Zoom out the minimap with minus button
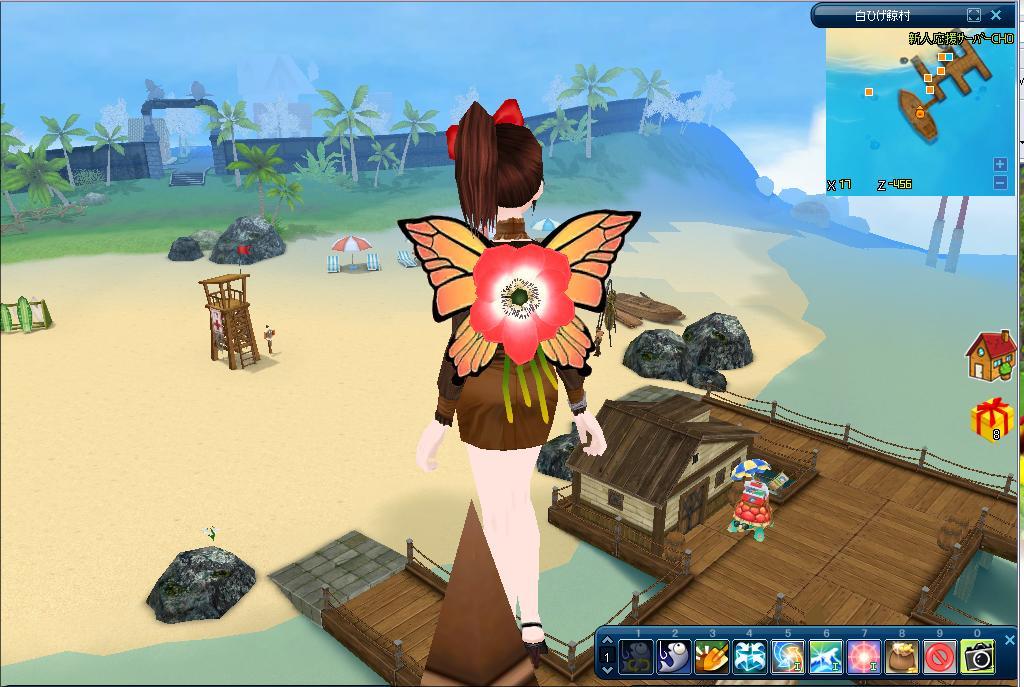The height and width of the screenshot is (687, 1024). 1000,182
